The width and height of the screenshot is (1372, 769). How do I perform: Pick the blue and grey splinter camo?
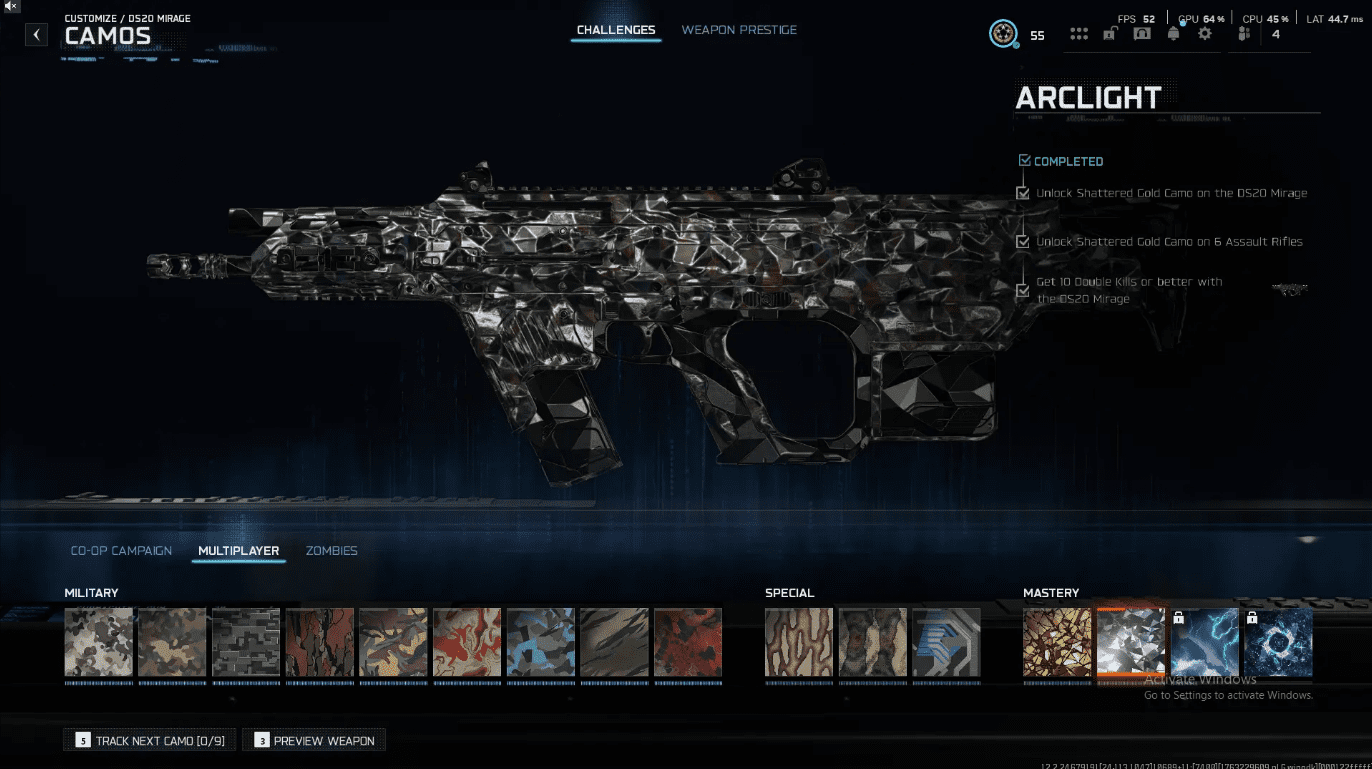click(x=541, y=643)
